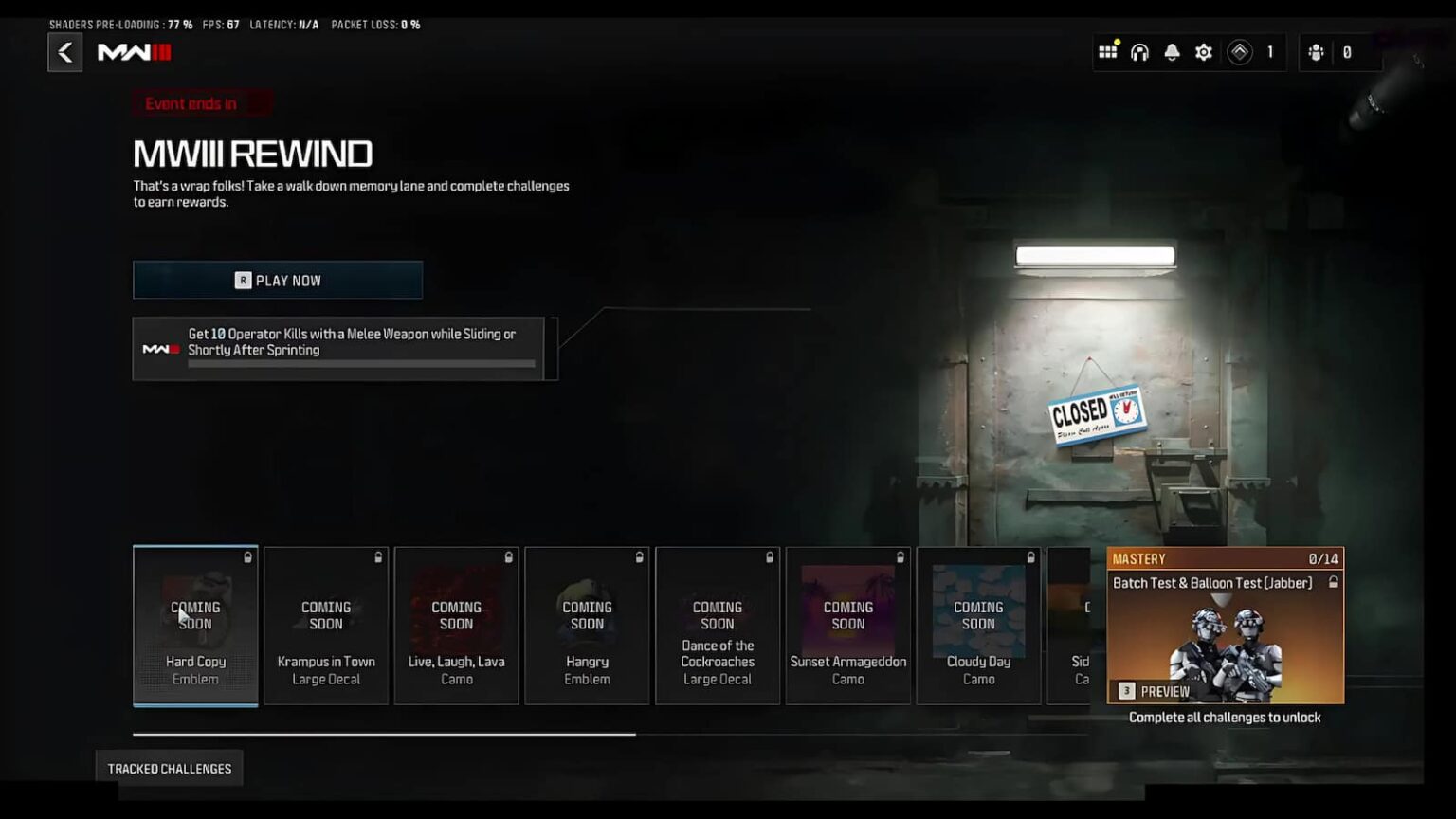Click the MWIII logo in the header
The image size is (1456, 819).
pos(133,53)
